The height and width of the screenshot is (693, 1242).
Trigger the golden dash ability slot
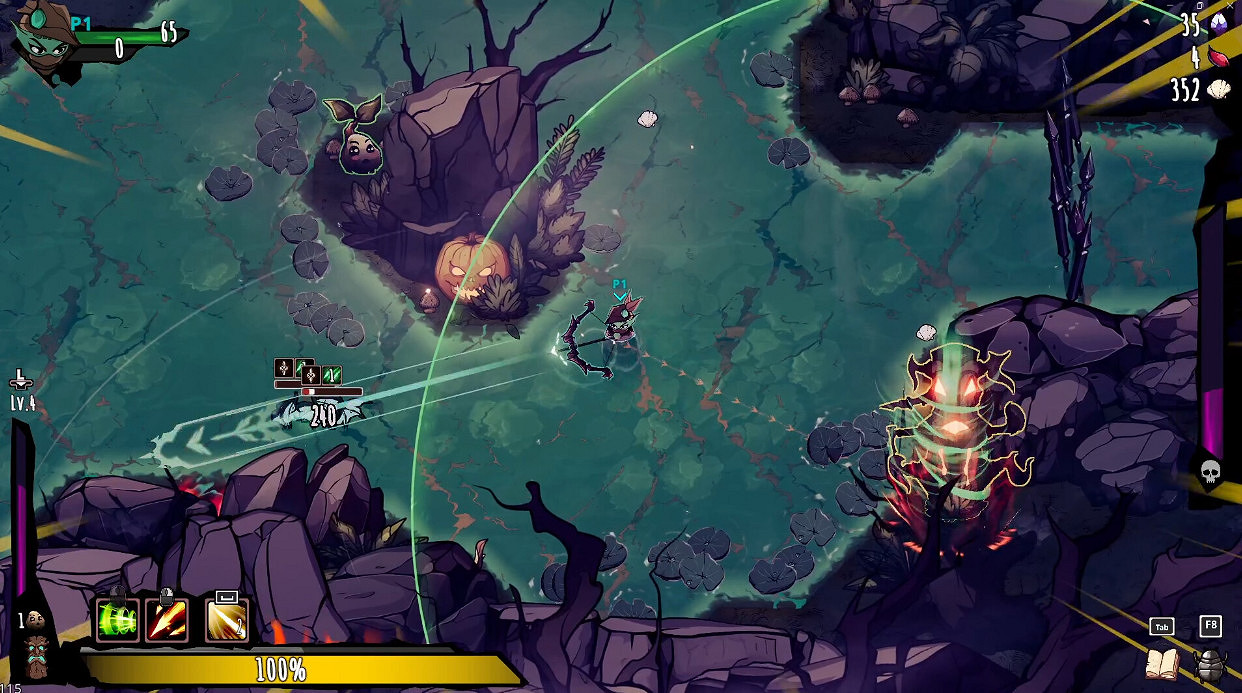tap(227, 621)
